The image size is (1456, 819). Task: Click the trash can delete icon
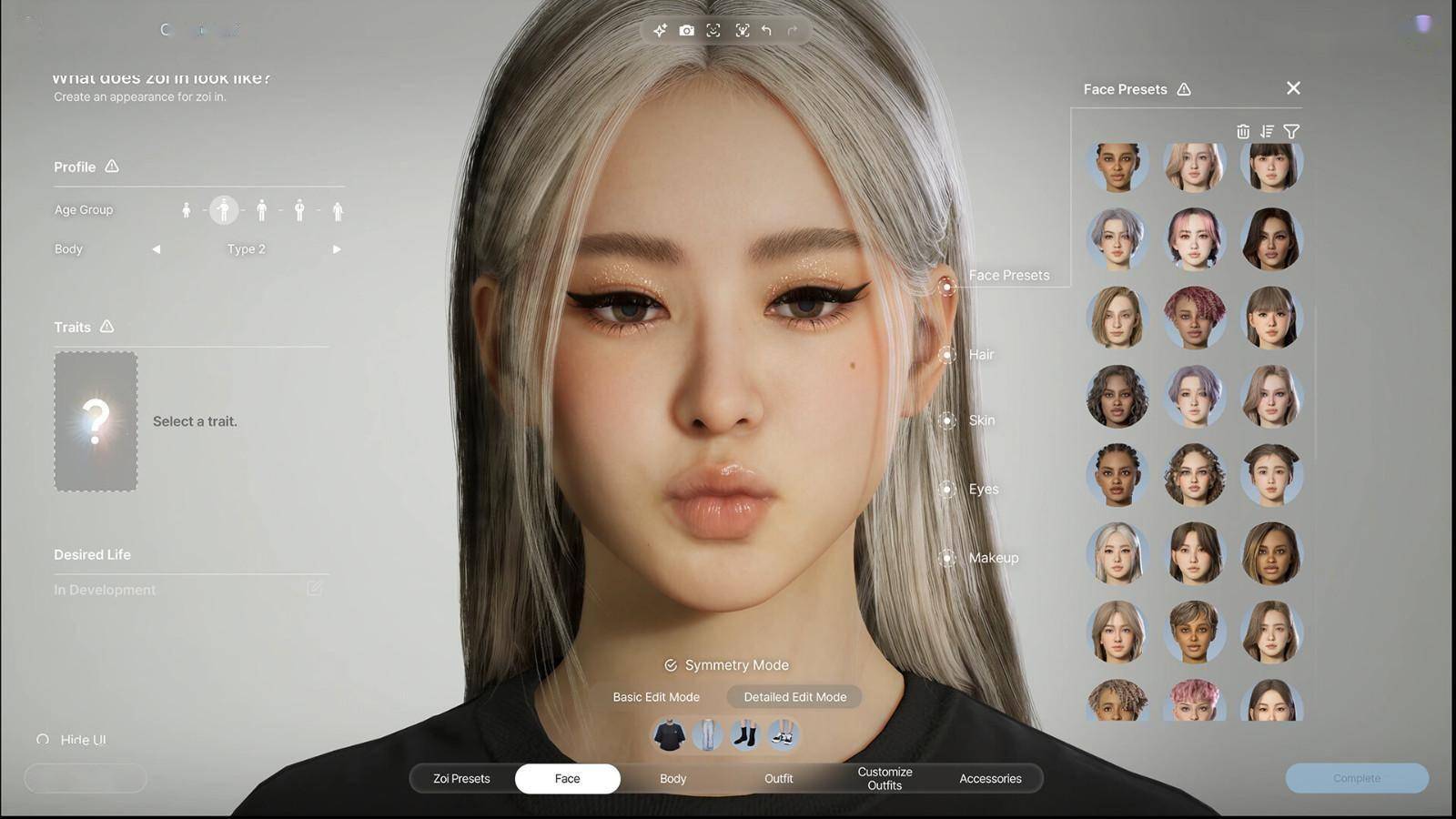coord(1243,132)
